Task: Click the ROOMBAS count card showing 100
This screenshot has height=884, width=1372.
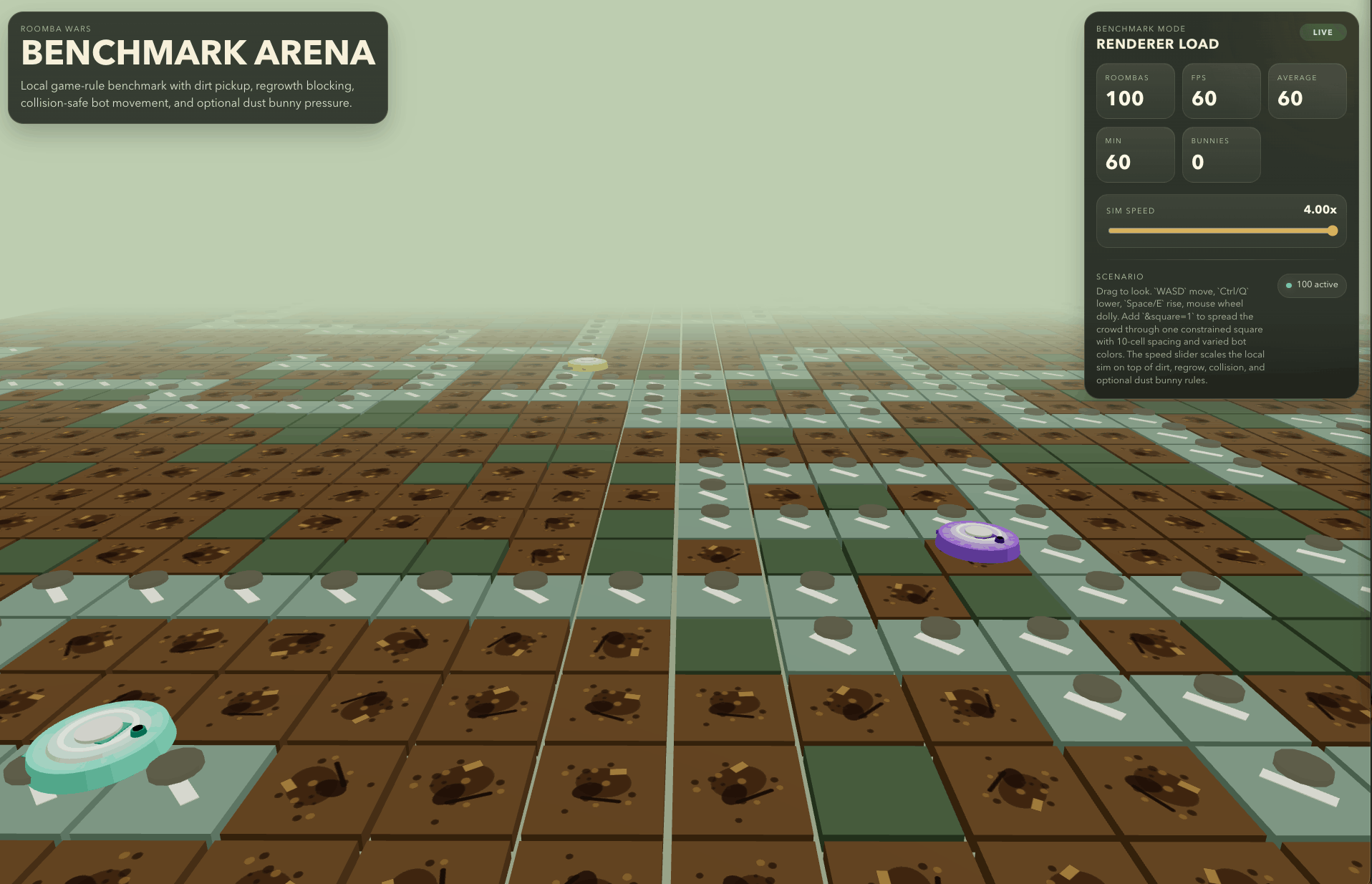Action: [1135, 91]
